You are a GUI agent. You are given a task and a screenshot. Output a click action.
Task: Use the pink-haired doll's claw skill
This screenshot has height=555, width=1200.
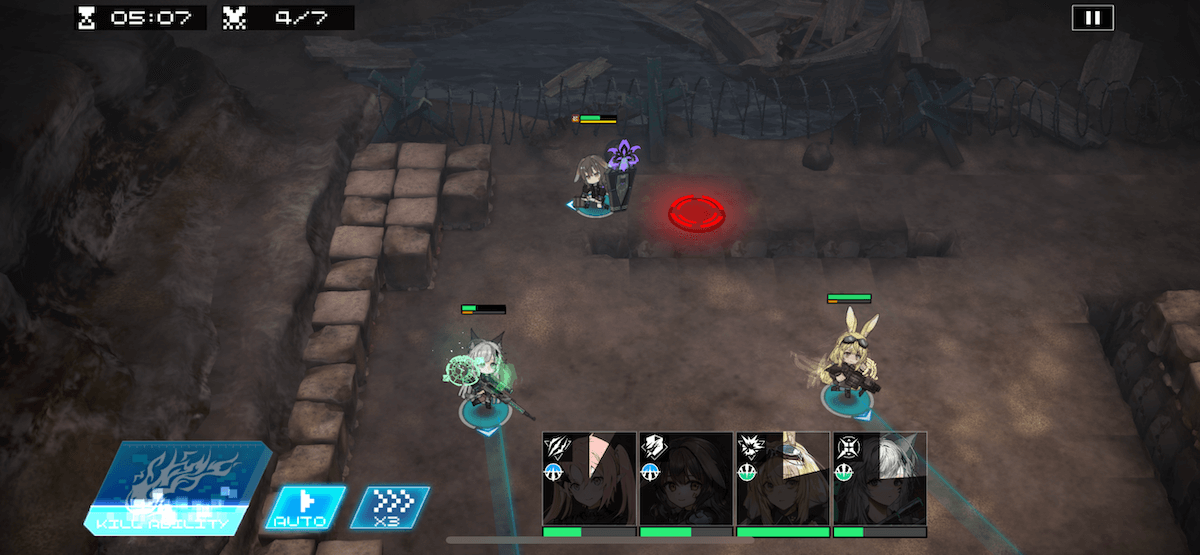pyautogui.click(x=589, y=478)
